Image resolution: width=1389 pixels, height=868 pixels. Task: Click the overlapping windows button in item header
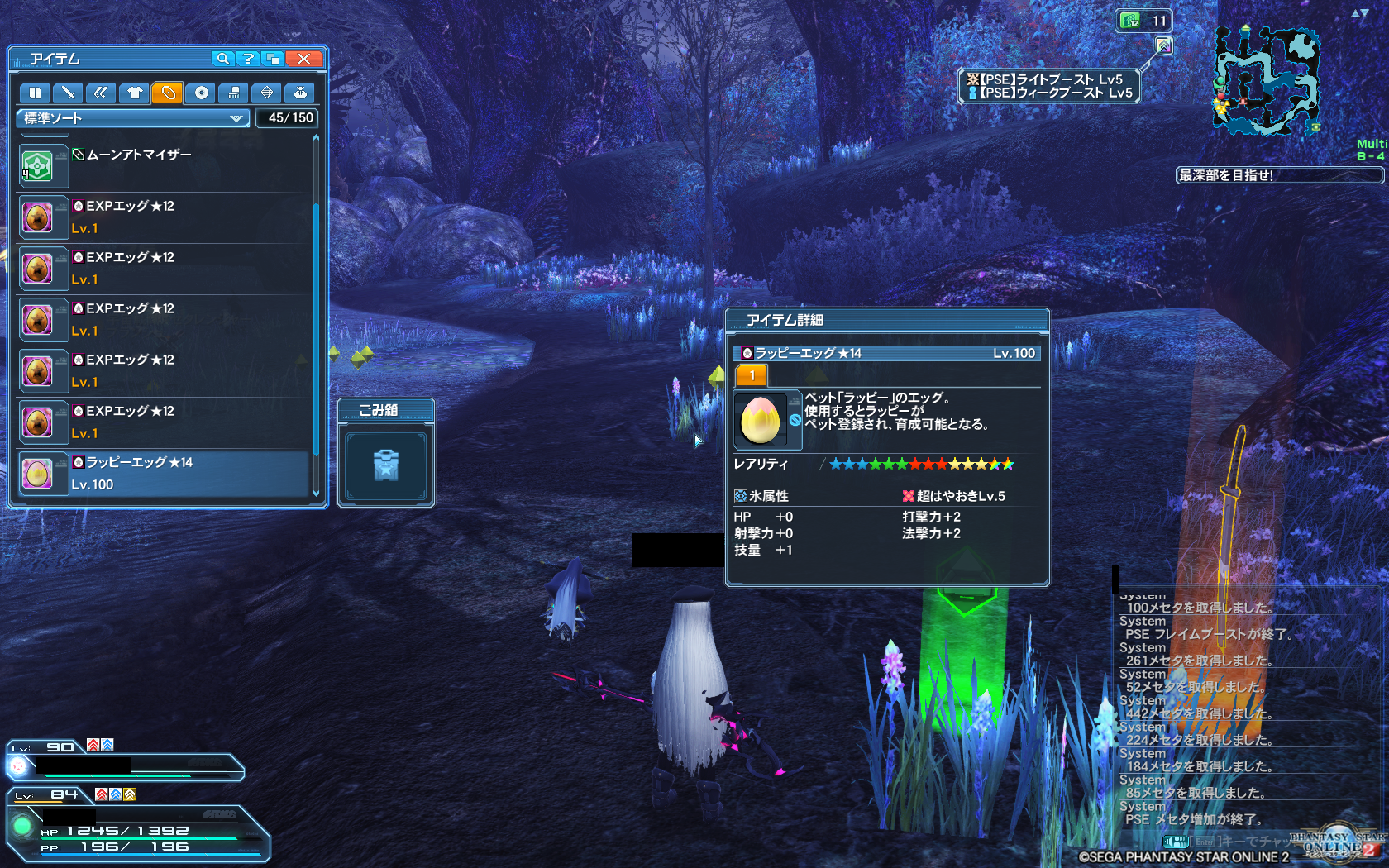(x=273, y=59)
